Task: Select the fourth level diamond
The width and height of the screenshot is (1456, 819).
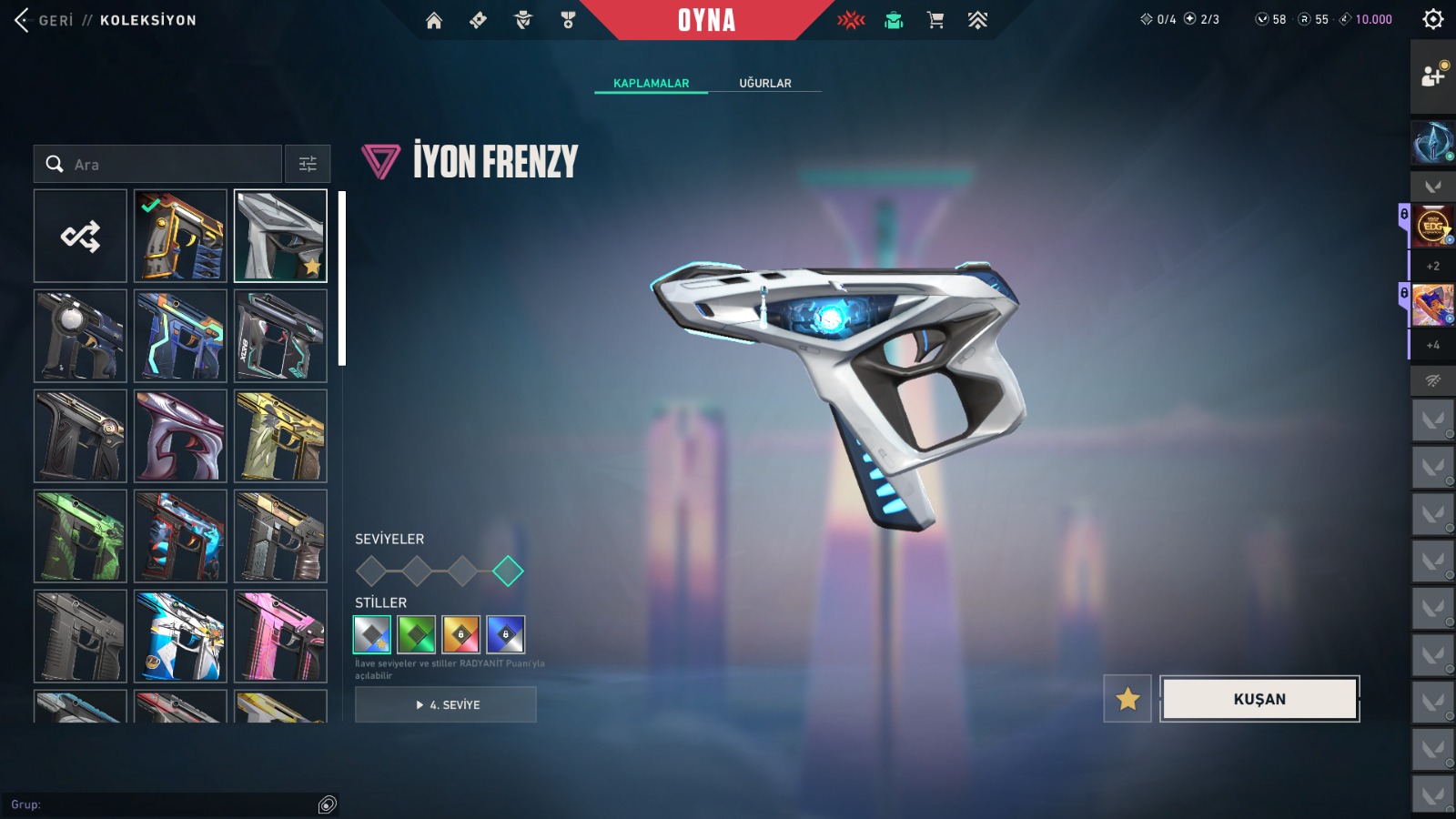Action: tap(508, 571)
